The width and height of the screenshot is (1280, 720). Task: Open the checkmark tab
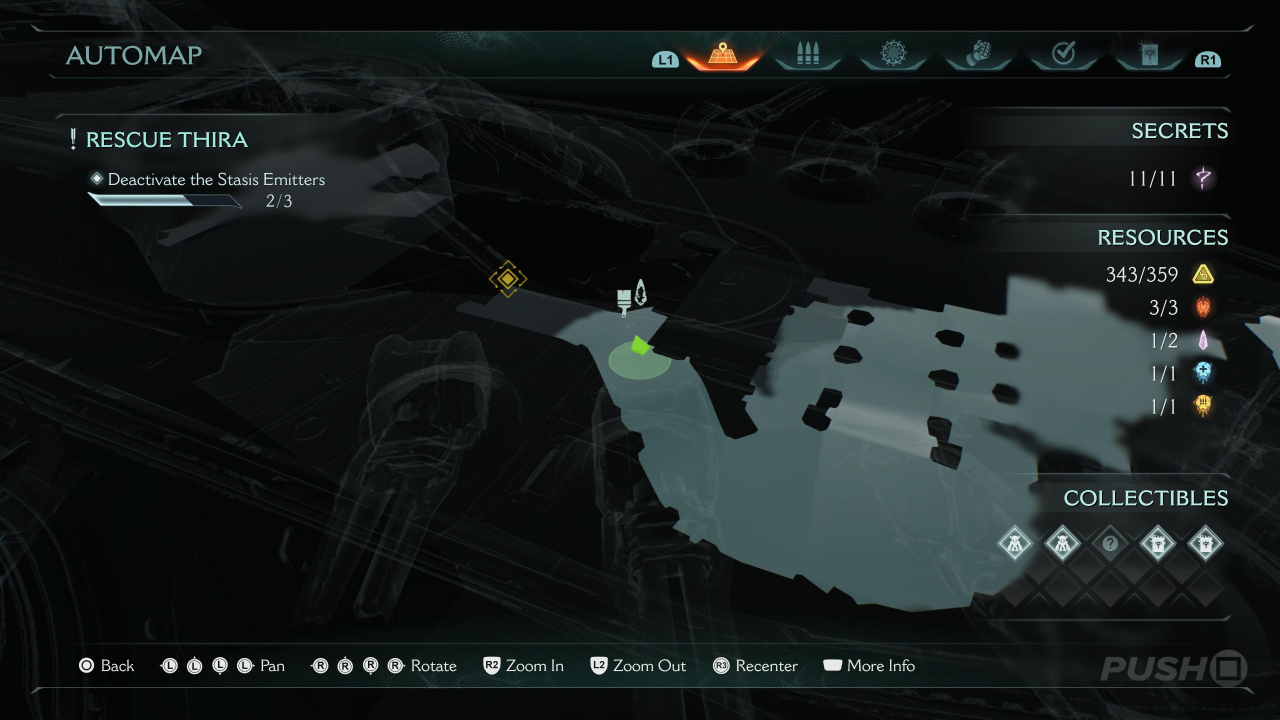pos(1063,55)
